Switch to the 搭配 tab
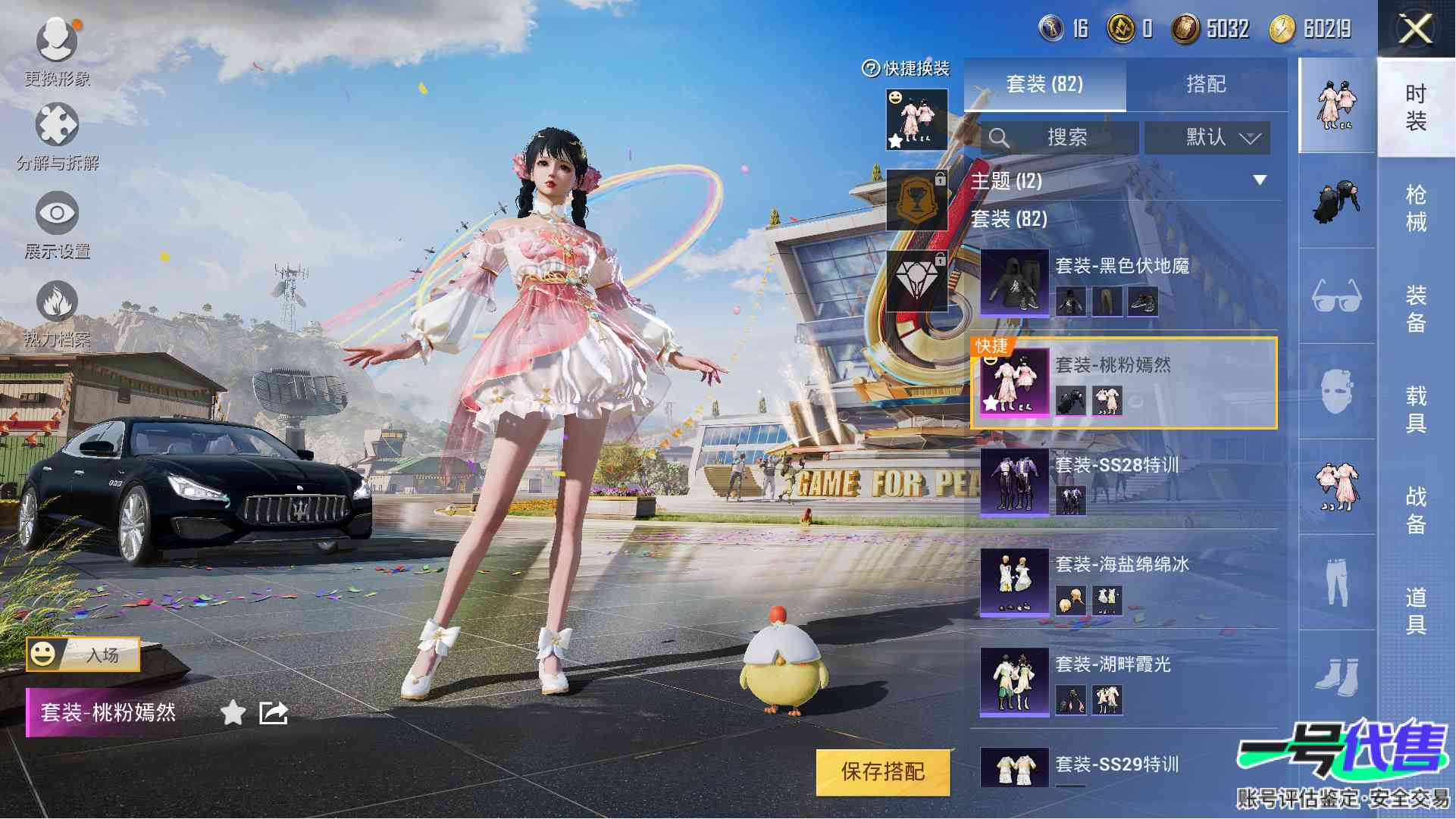Screen dimensions: 1456x819 tap(1206, 84)
